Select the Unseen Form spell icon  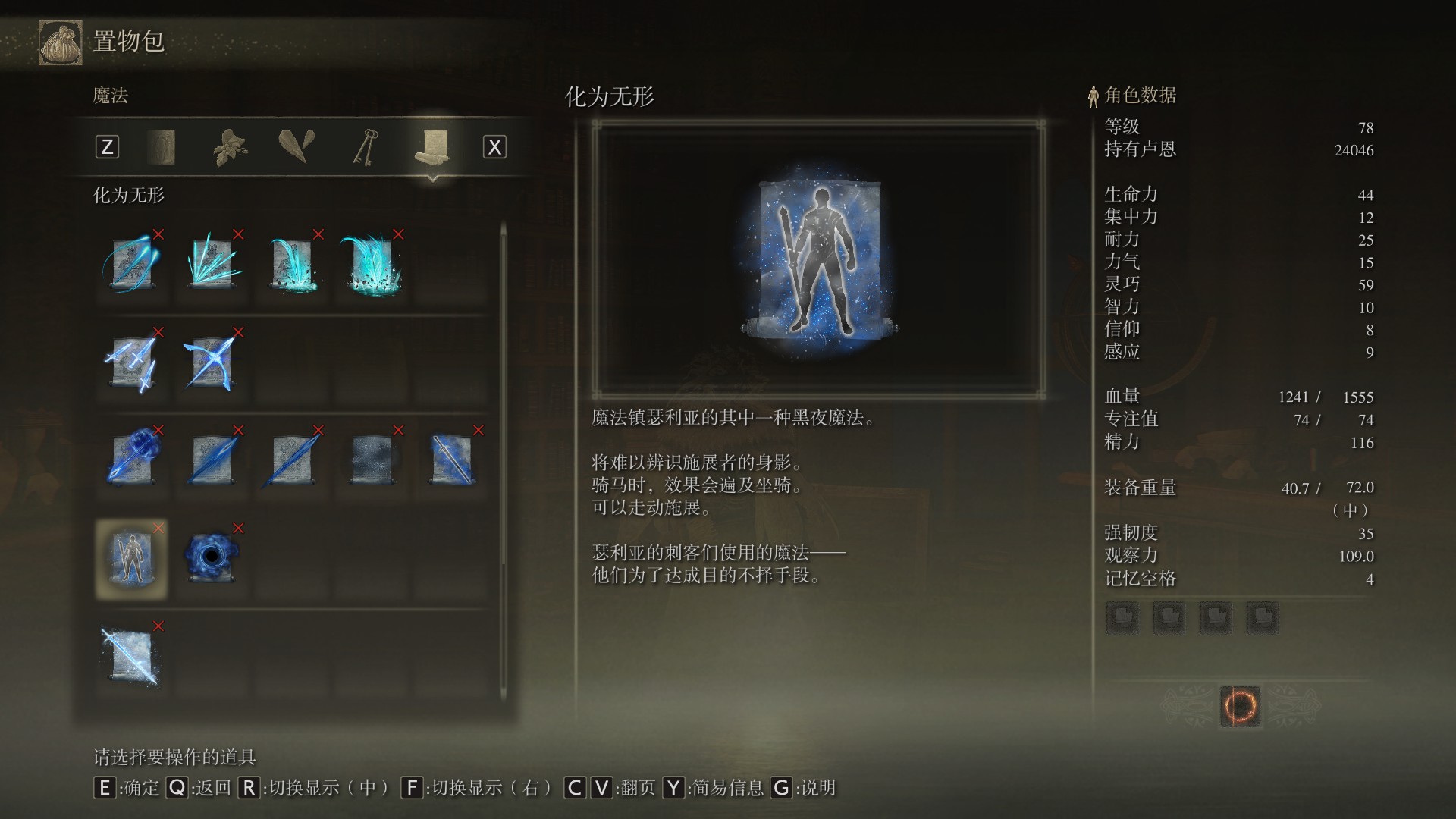click(x=131, y=557)
